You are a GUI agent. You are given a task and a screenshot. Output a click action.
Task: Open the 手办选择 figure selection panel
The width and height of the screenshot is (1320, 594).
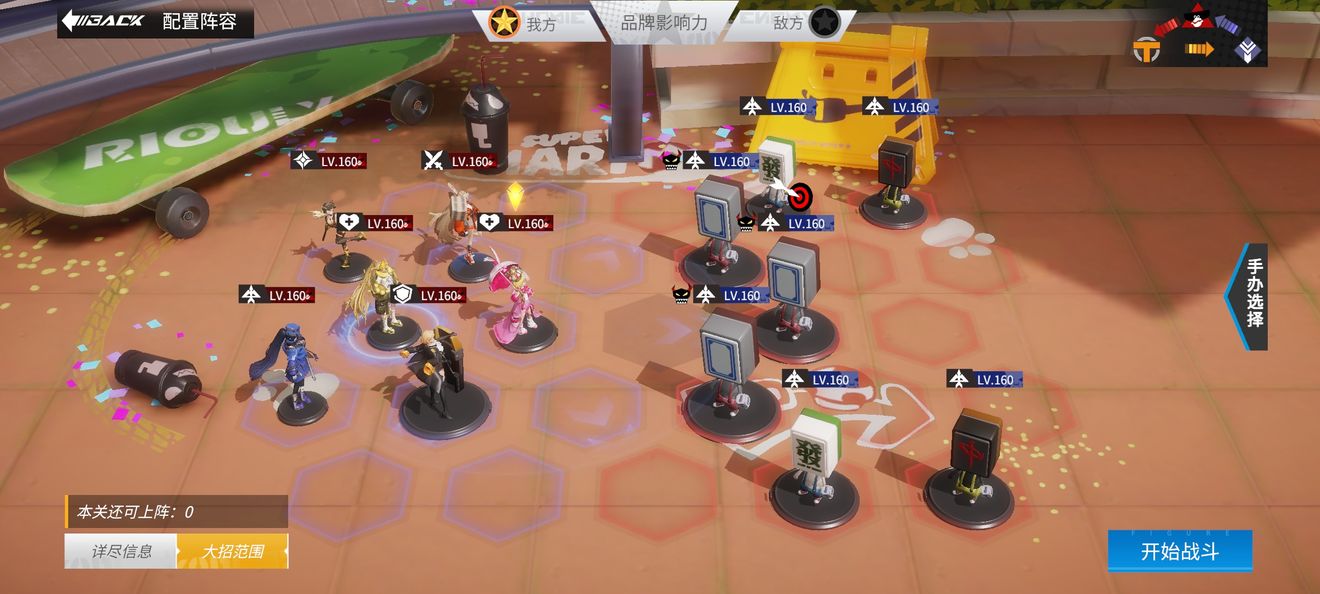(x=1252, y=297)
